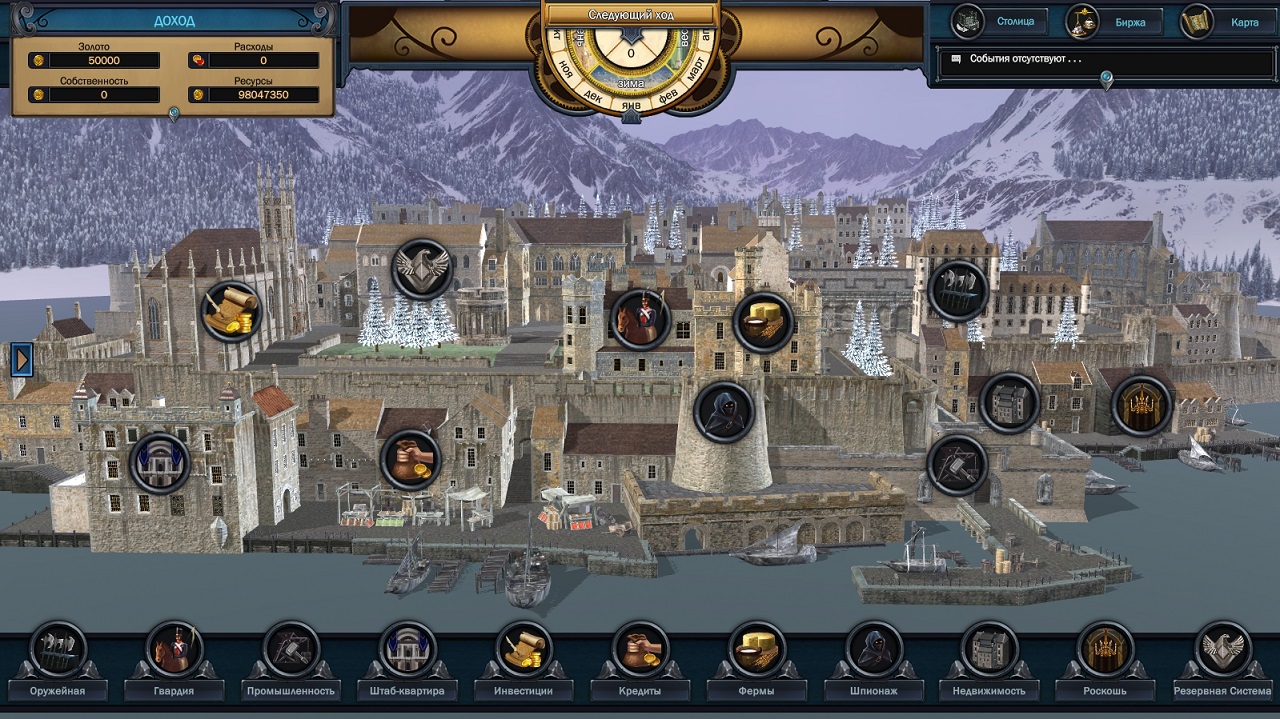This screenshot has height=719, width=1280.
Task: Click the Следующий ход button
Action: click(630, 15)
